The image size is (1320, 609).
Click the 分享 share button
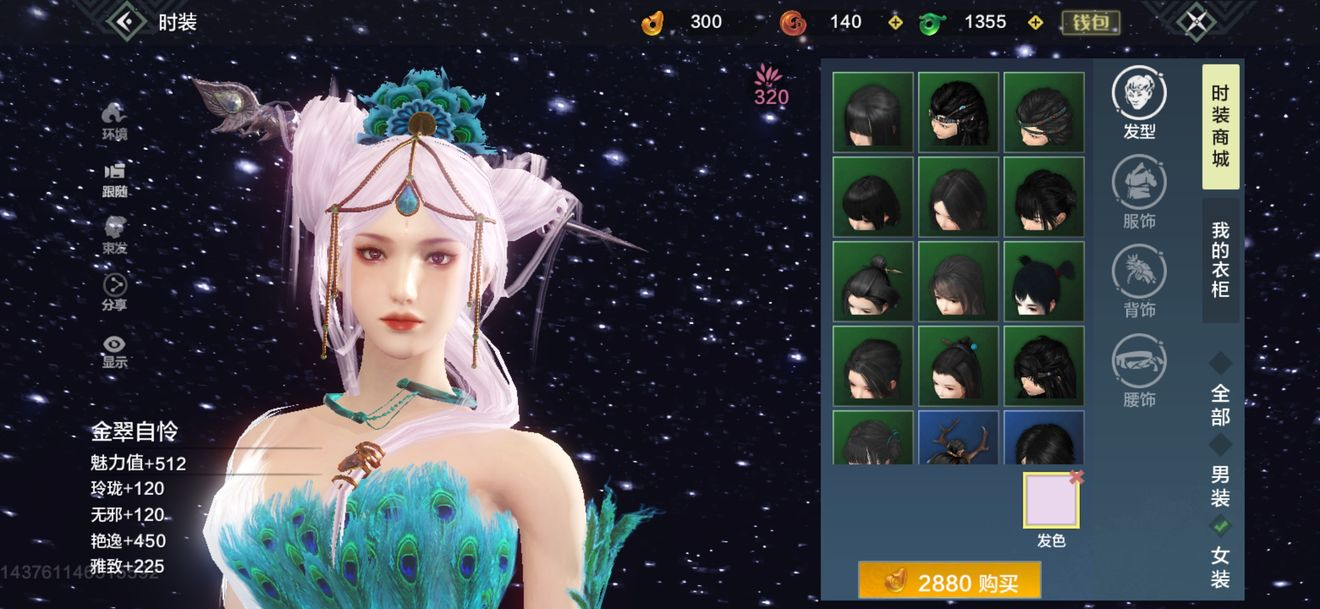115,291
